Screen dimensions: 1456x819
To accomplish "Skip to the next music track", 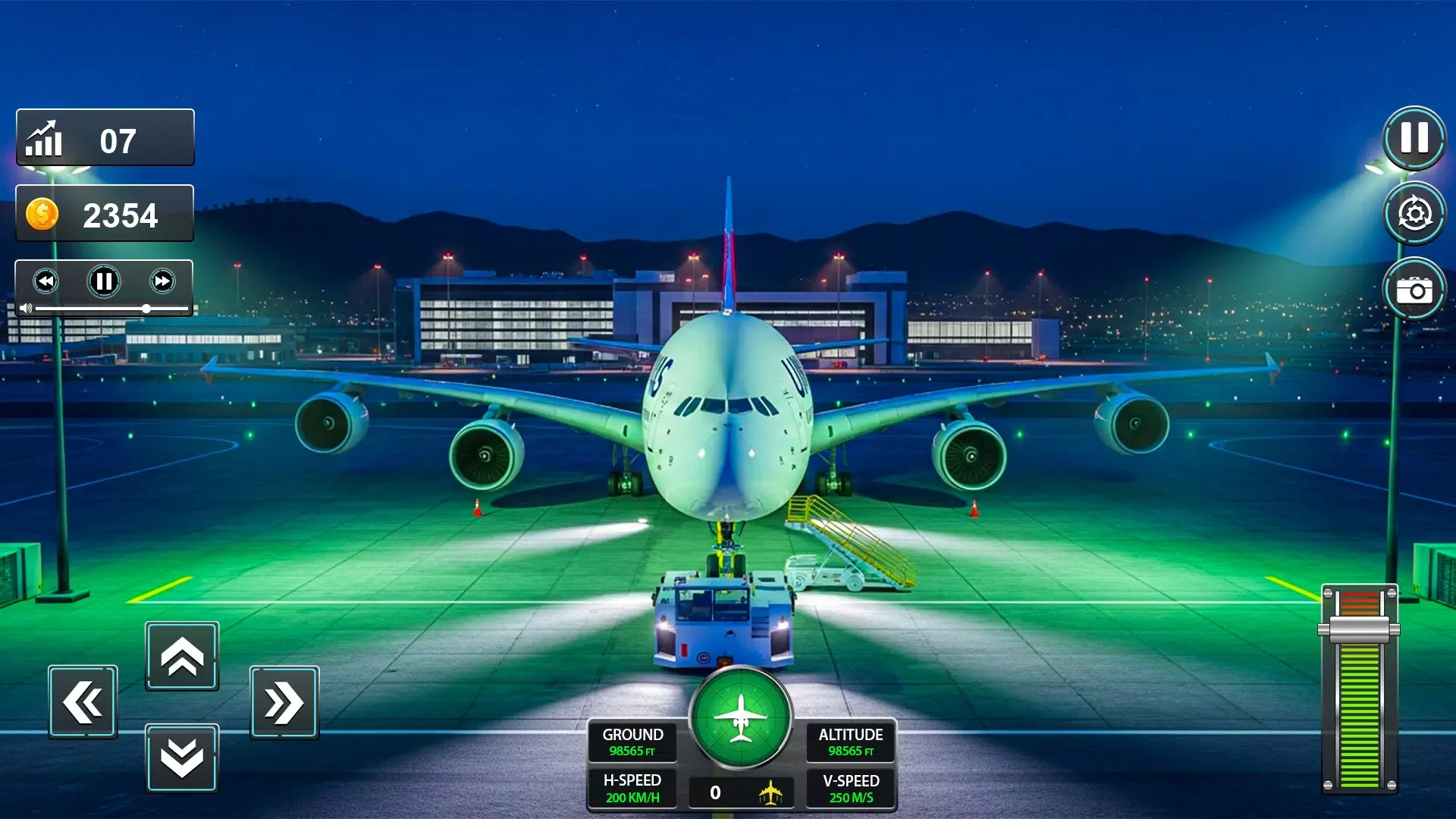I will [162, 281].
